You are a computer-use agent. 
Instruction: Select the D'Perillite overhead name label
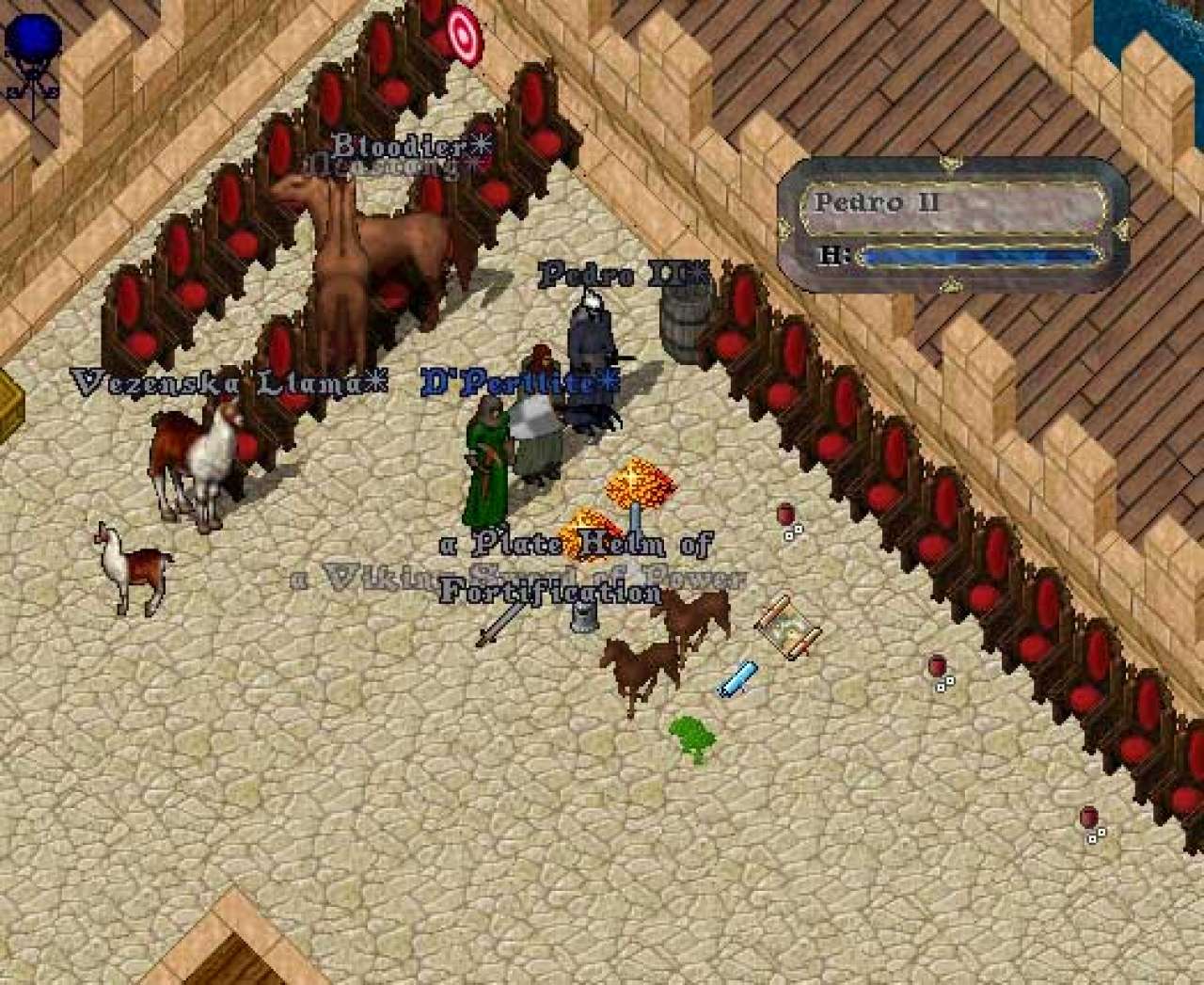pyautogui.click(x=520, y=382)
